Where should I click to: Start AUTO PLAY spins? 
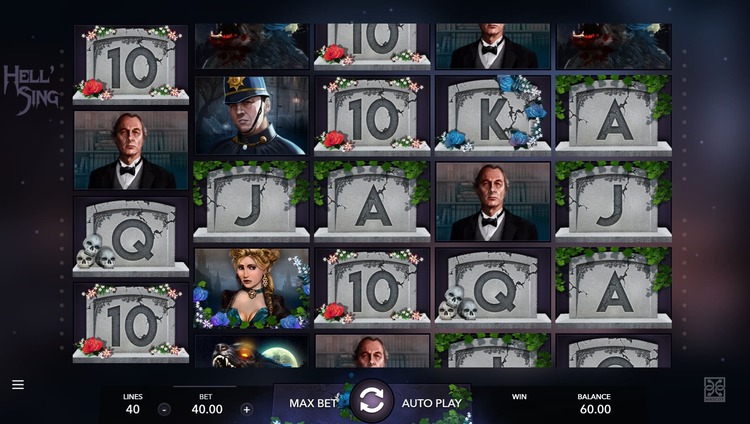tap(431, 403)
